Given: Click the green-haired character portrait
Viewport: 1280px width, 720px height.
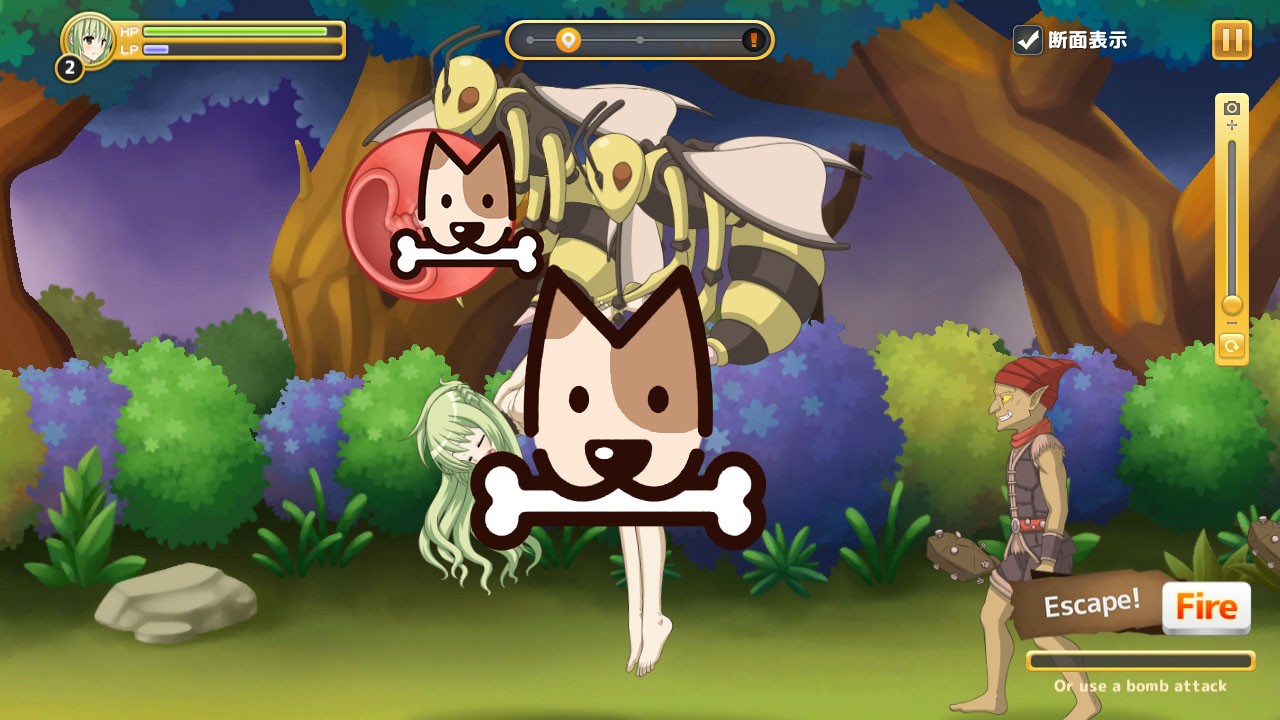Looking at the screenshot, I should tap(88, 40).
